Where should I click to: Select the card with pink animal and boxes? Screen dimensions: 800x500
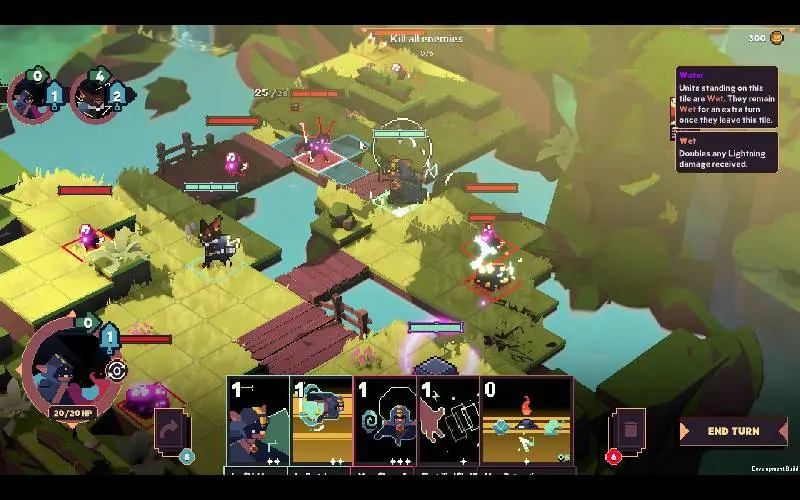[x=447, y=421]
